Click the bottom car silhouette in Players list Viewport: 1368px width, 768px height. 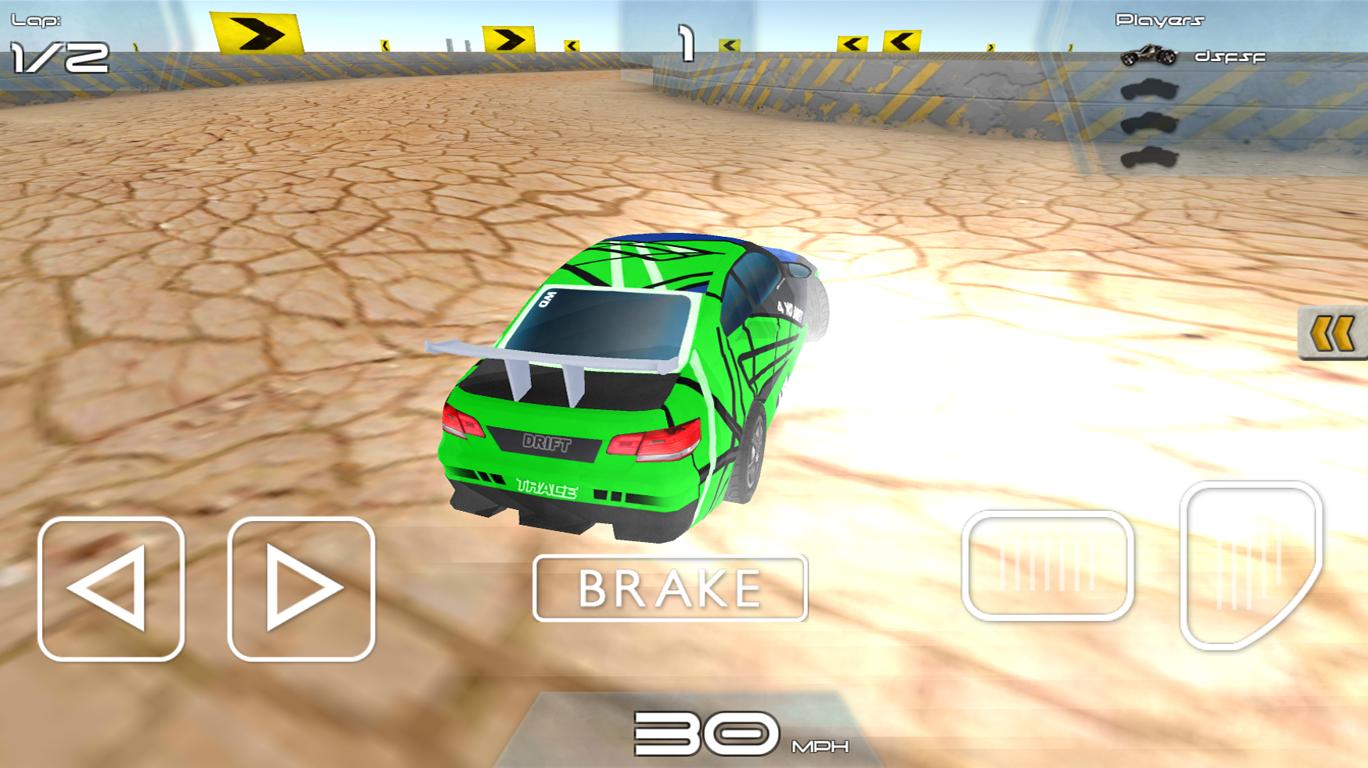click(1152, 155)
